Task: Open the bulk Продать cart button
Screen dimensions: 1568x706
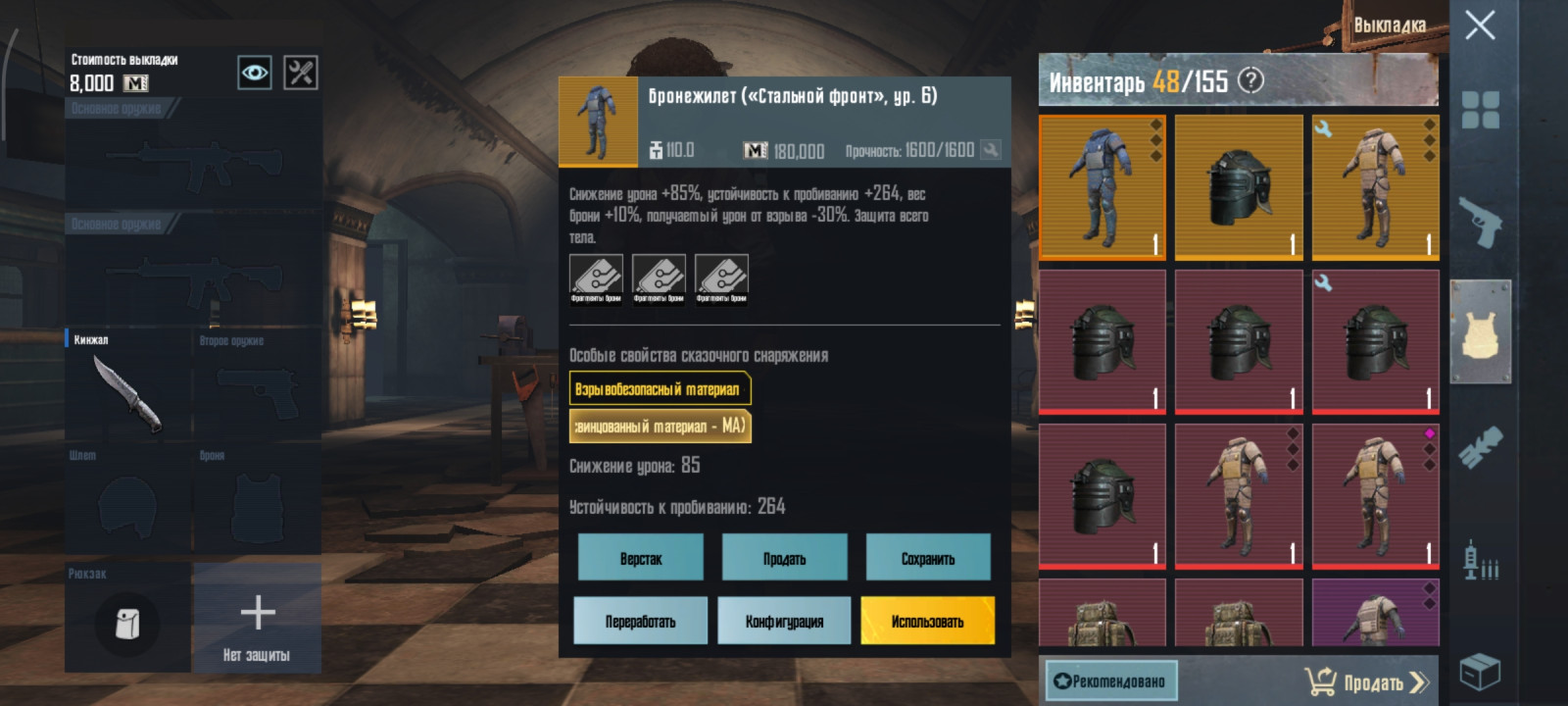Action: tap(1367, 681)
